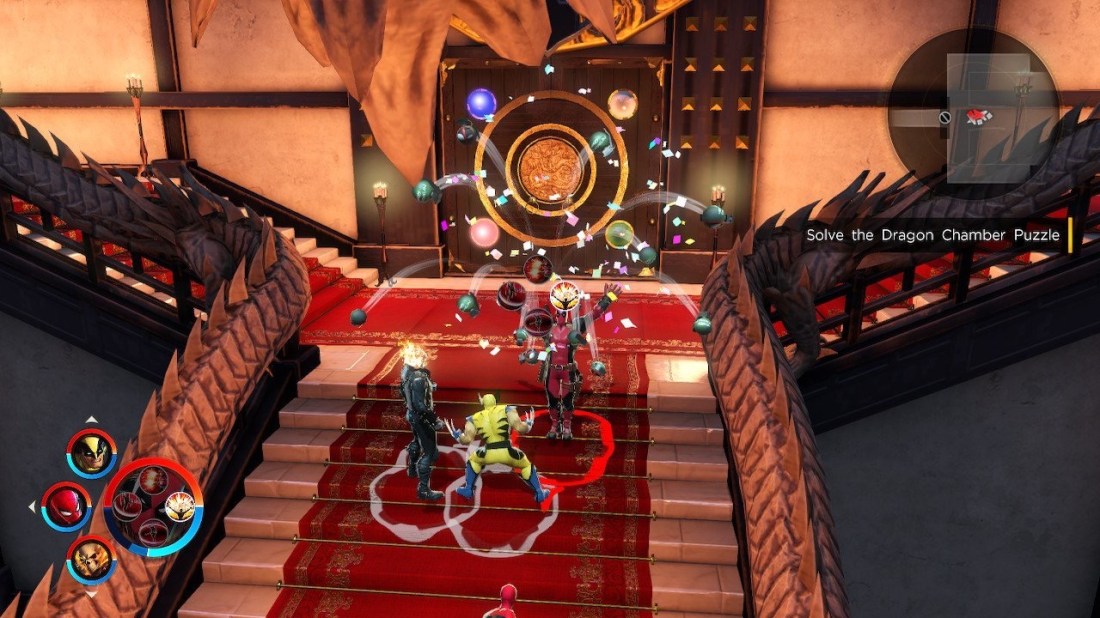Click the explosion ability icon in the ability wheel

click(152, 480)
